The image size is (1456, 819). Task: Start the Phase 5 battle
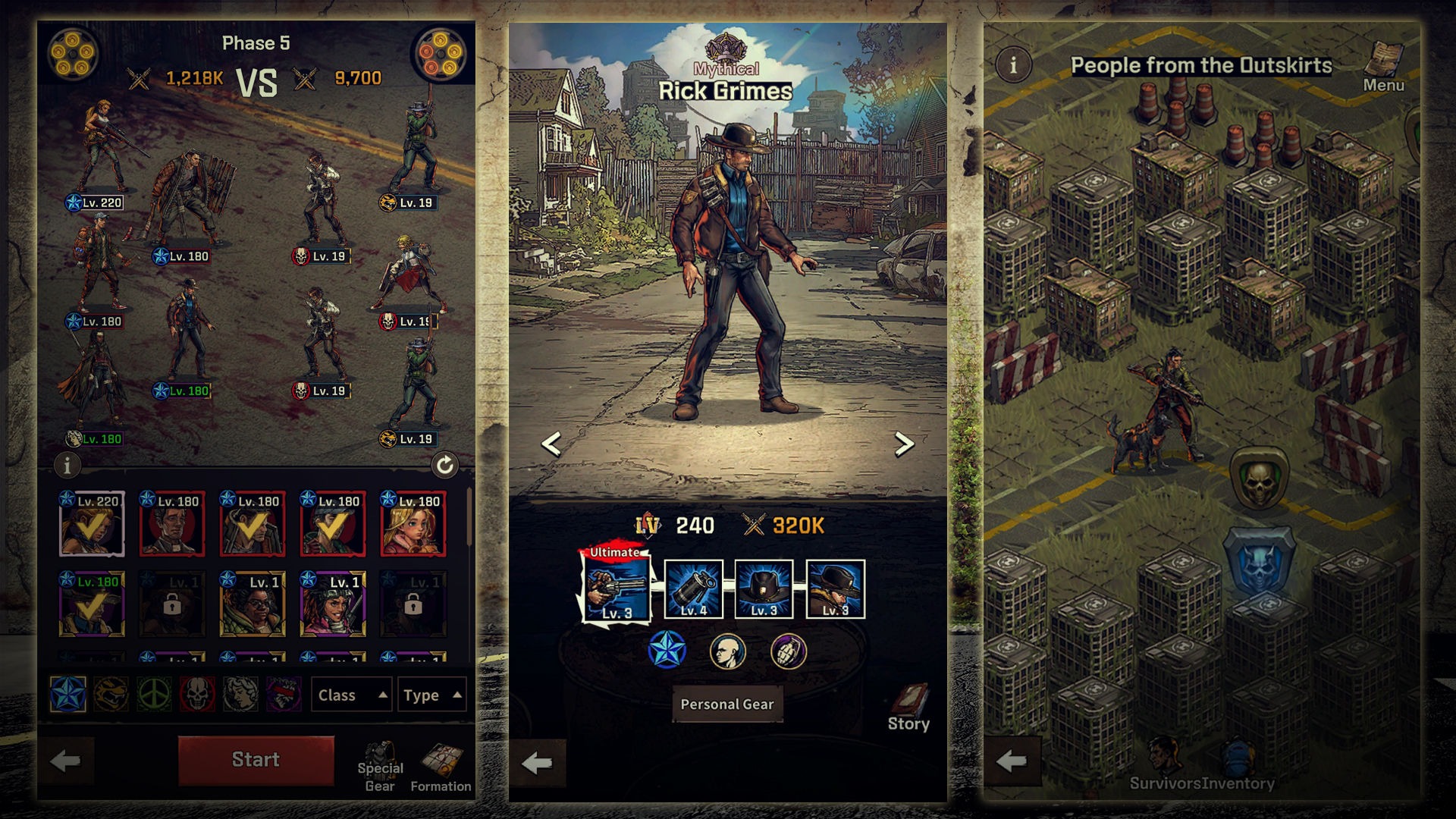pos(256,760)
